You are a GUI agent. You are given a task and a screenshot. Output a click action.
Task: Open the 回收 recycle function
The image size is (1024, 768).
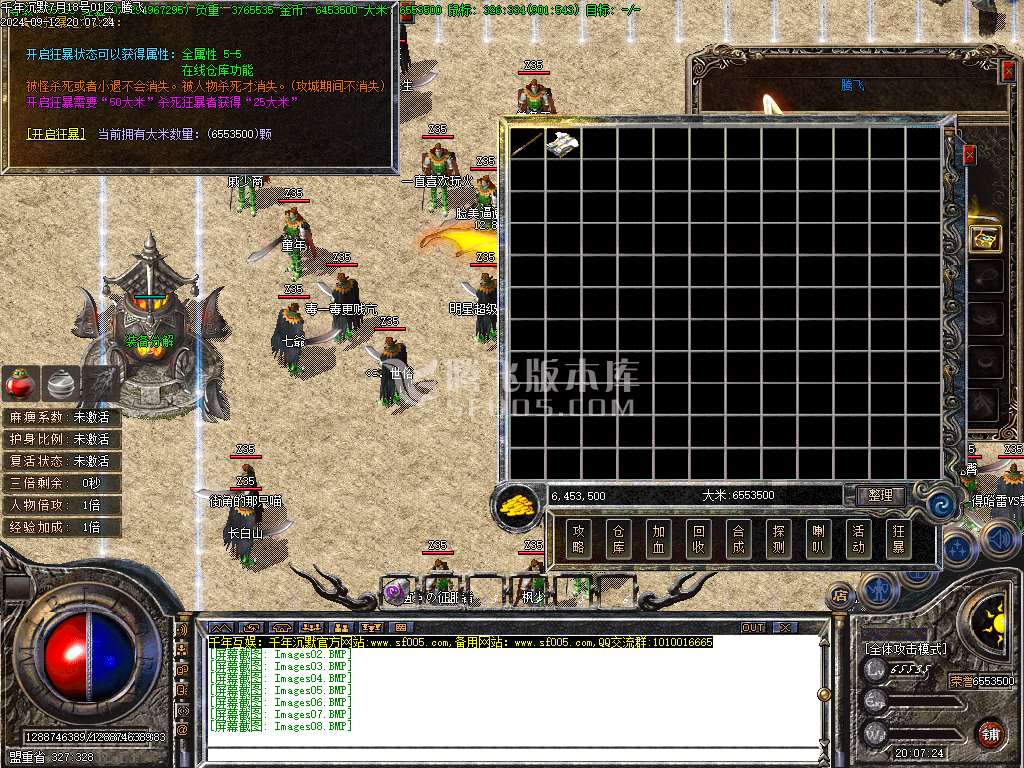point(697,539)
